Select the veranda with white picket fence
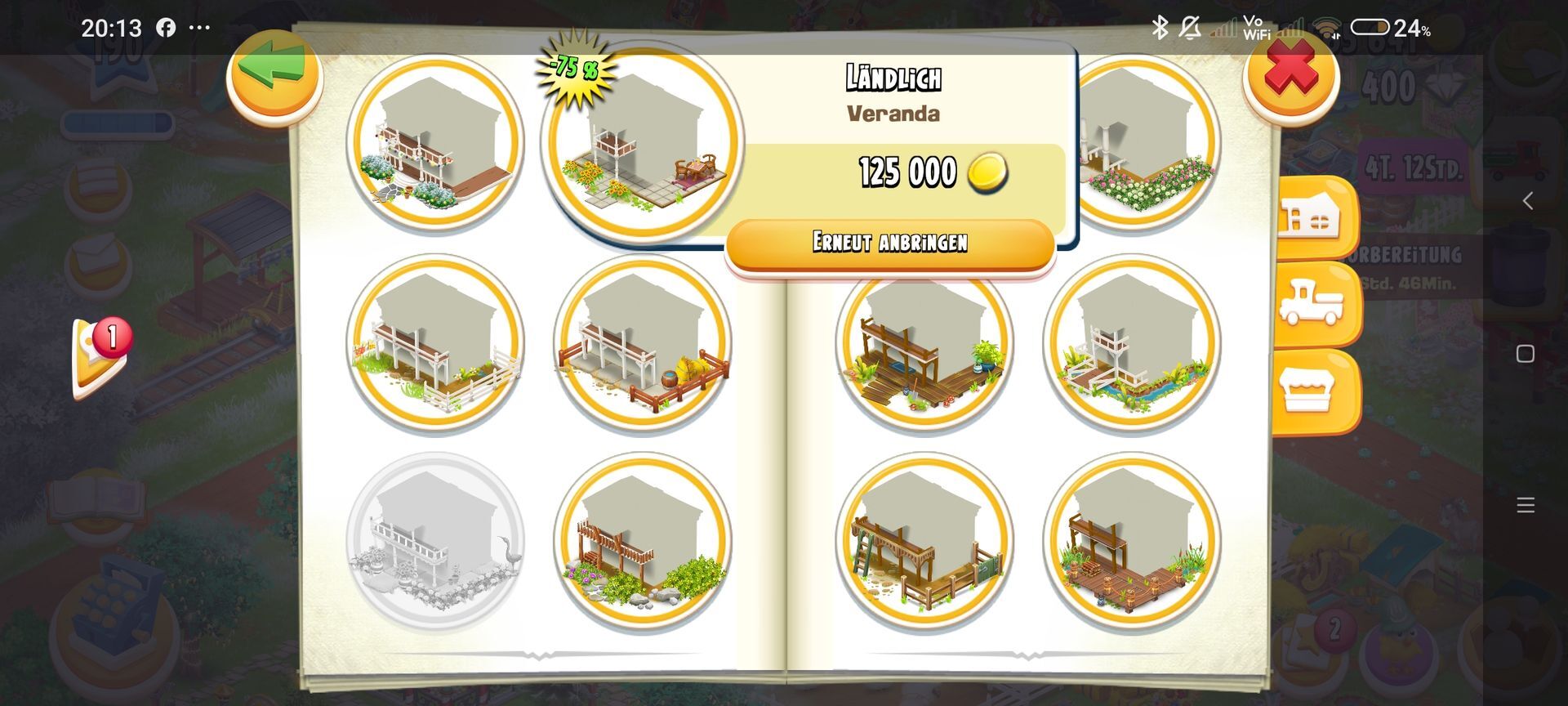 [x=436, y=343]
